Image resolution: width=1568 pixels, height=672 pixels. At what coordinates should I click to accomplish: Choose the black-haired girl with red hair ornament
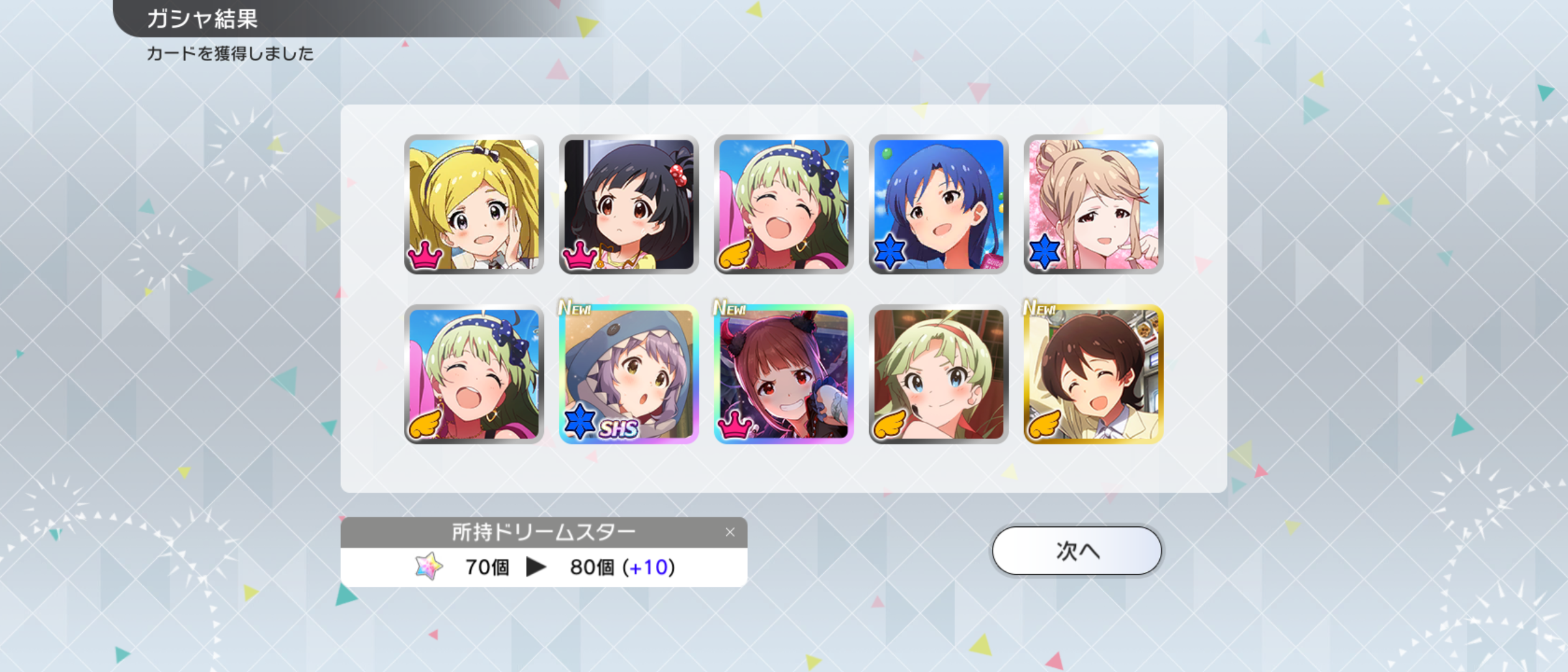point(628,205)
